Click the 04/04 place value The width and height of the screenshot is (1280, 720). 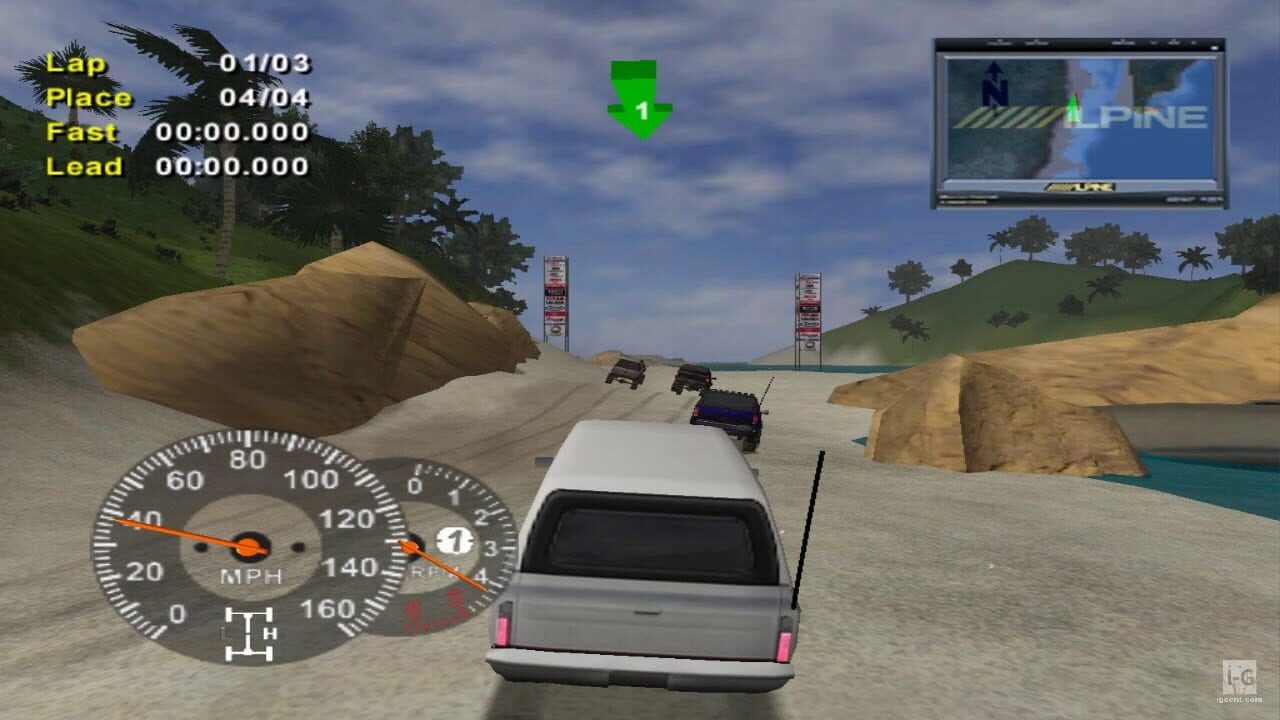tap(262, 98)
